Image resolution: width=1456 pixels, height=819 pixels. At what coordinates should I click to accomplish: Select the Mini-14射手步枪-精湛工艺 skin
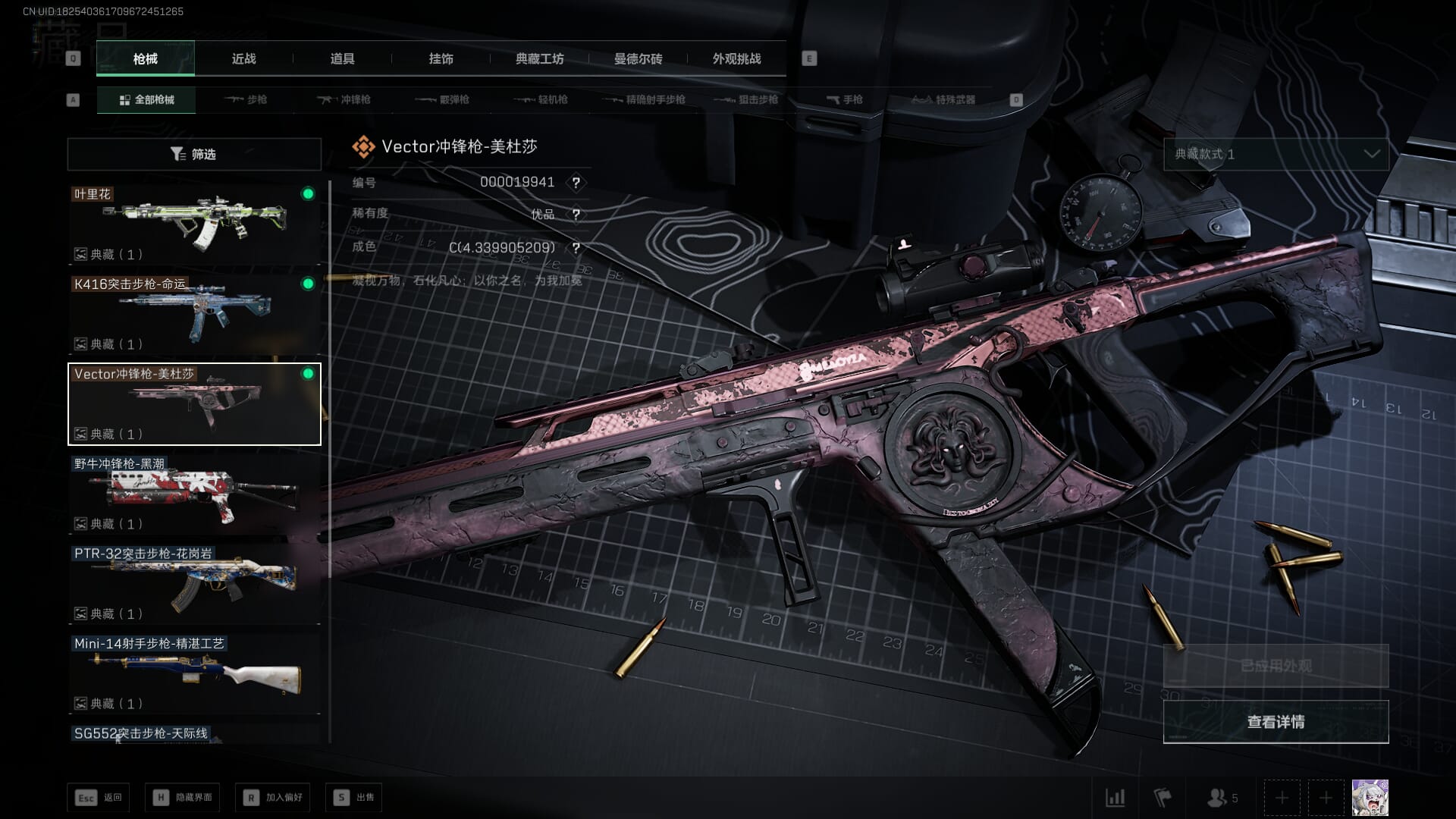[194, 673]
